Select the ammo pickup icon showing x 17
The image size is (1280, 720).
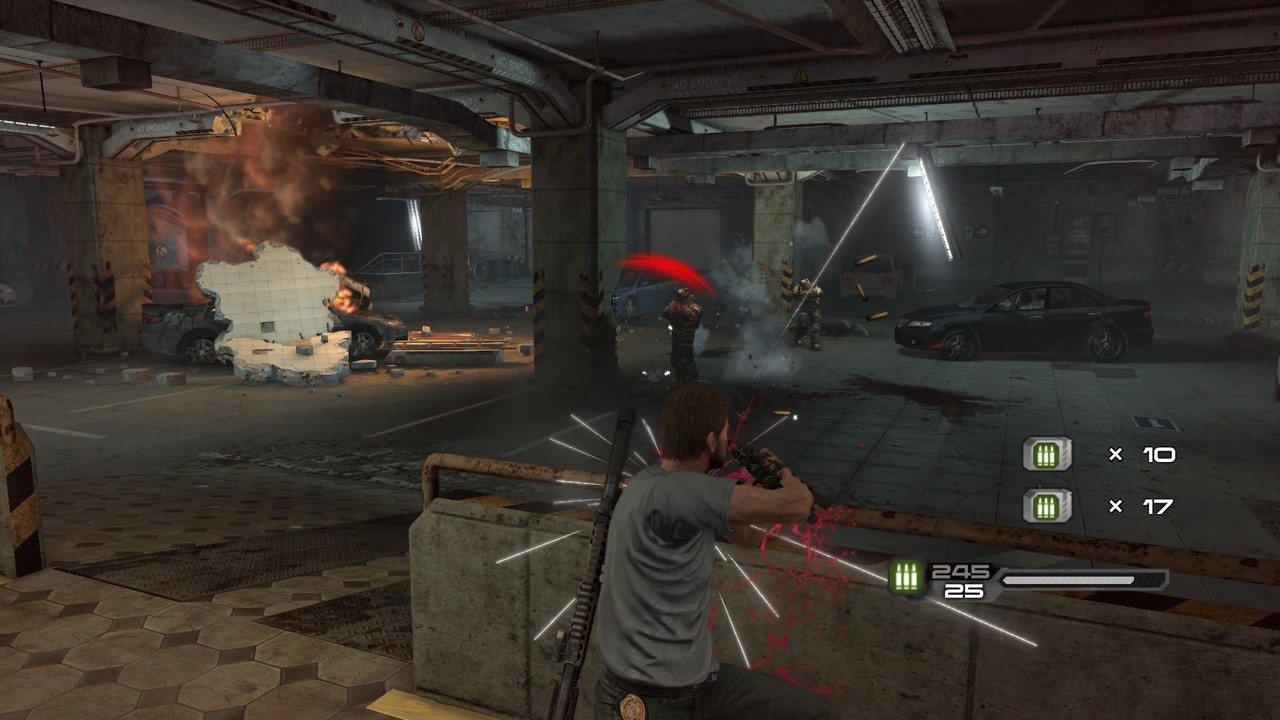click(1046, 506)
